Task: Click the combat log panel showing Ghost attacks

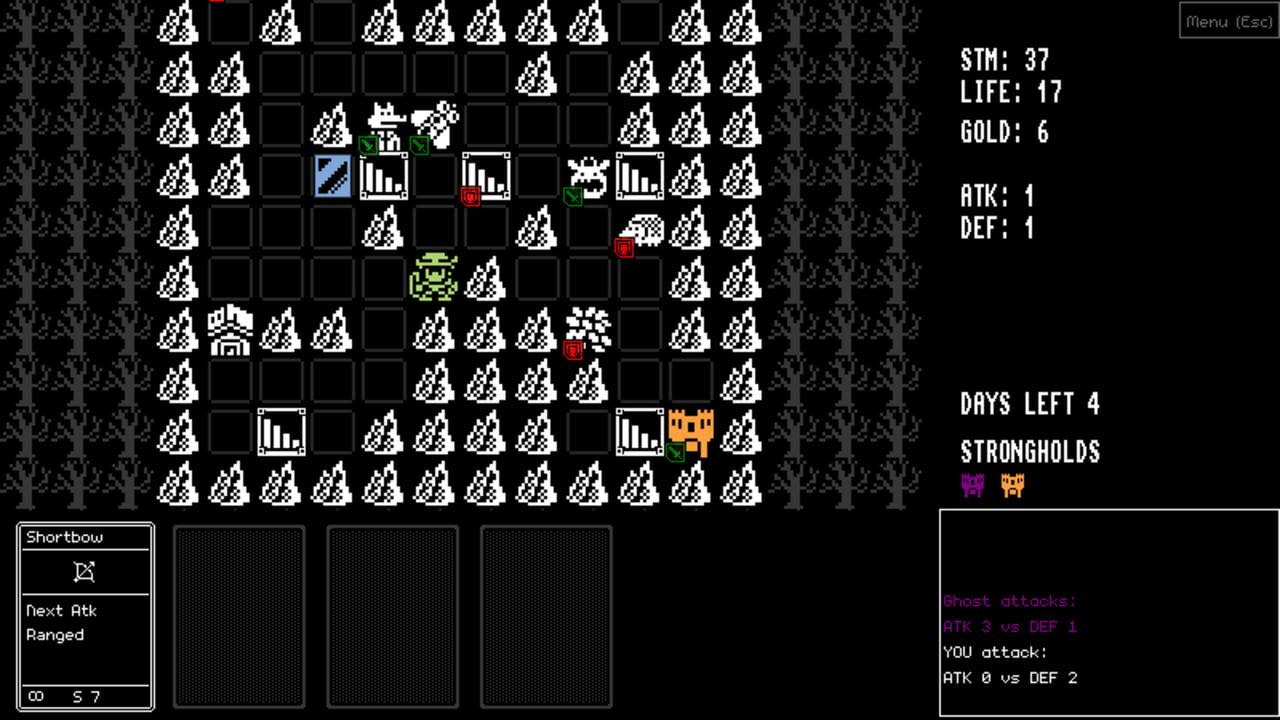Action: [x=1108, y=610]
